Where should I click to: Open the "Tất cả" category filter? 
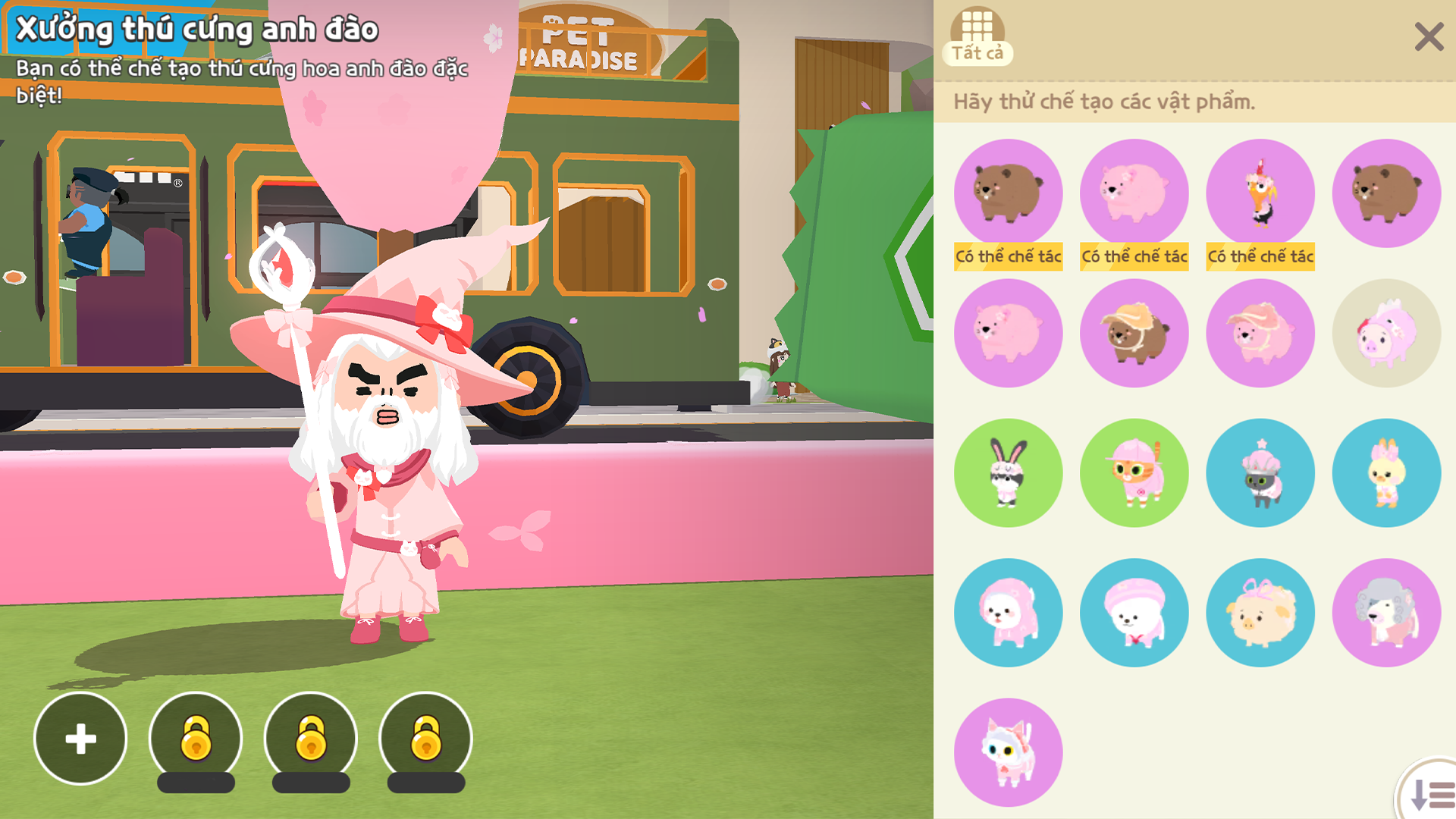click(977, 36)
